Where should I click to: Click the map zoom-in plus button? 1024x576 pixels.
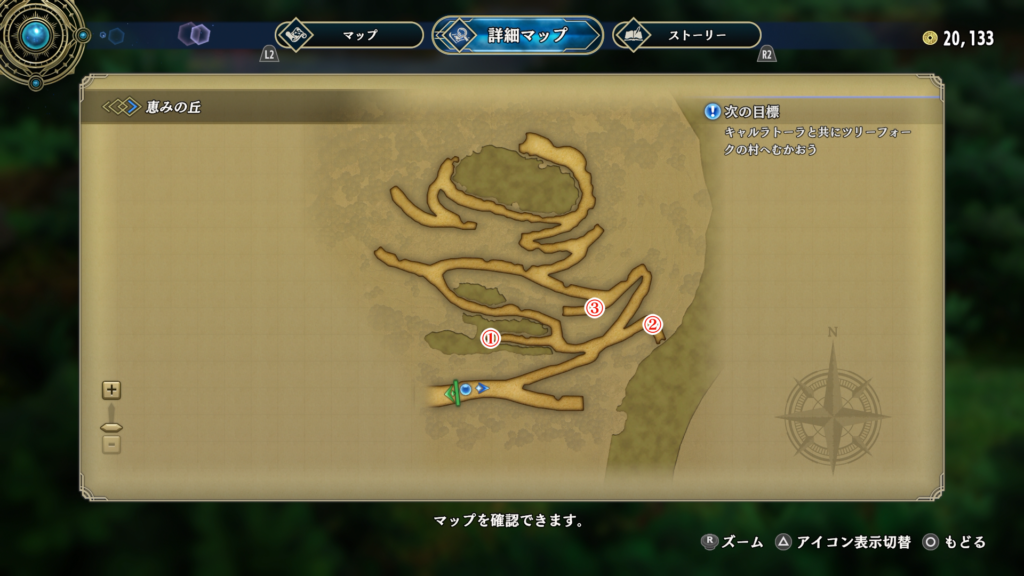tap(111, 391)
